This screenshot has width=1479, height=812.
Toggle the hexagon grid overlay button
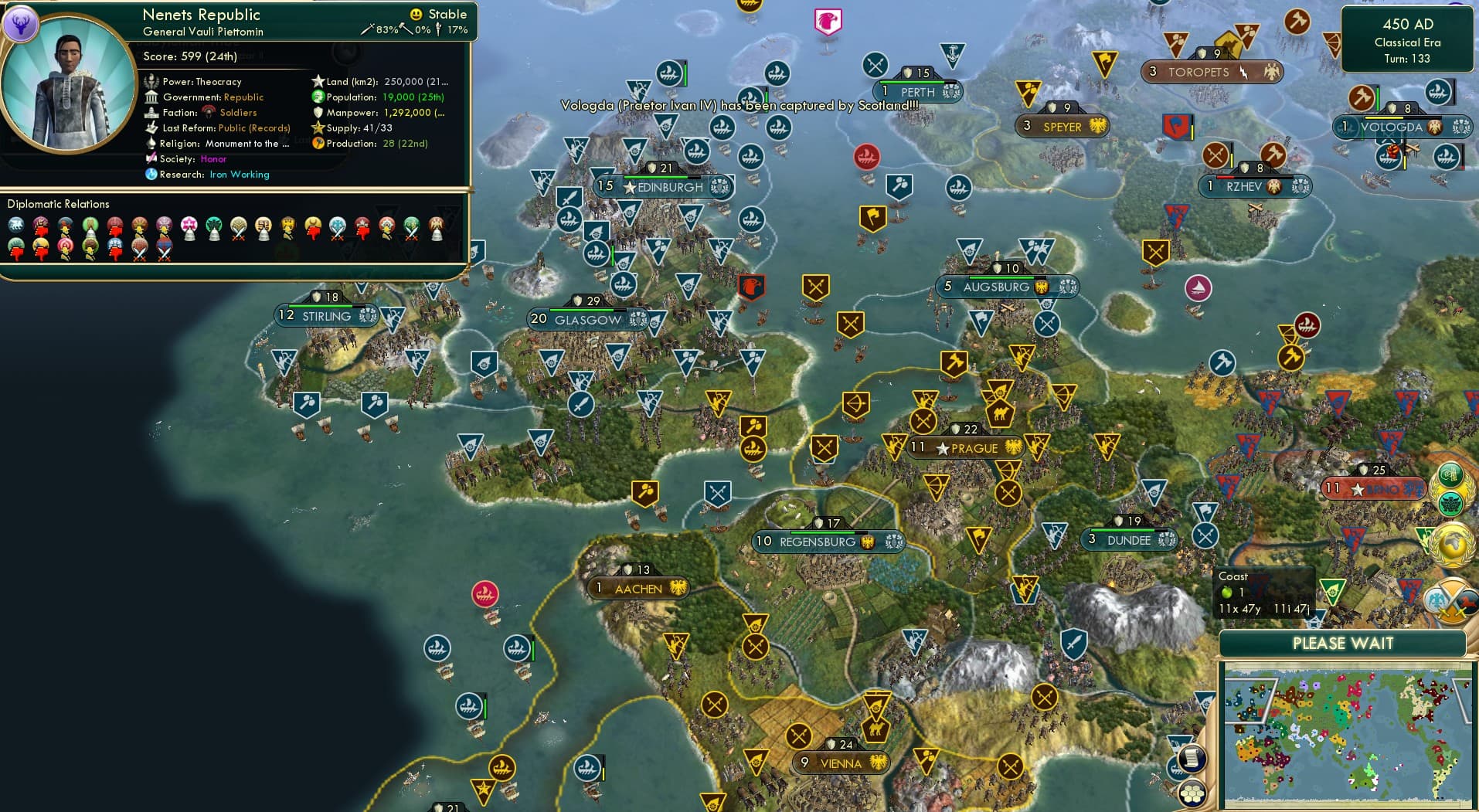1192,793
